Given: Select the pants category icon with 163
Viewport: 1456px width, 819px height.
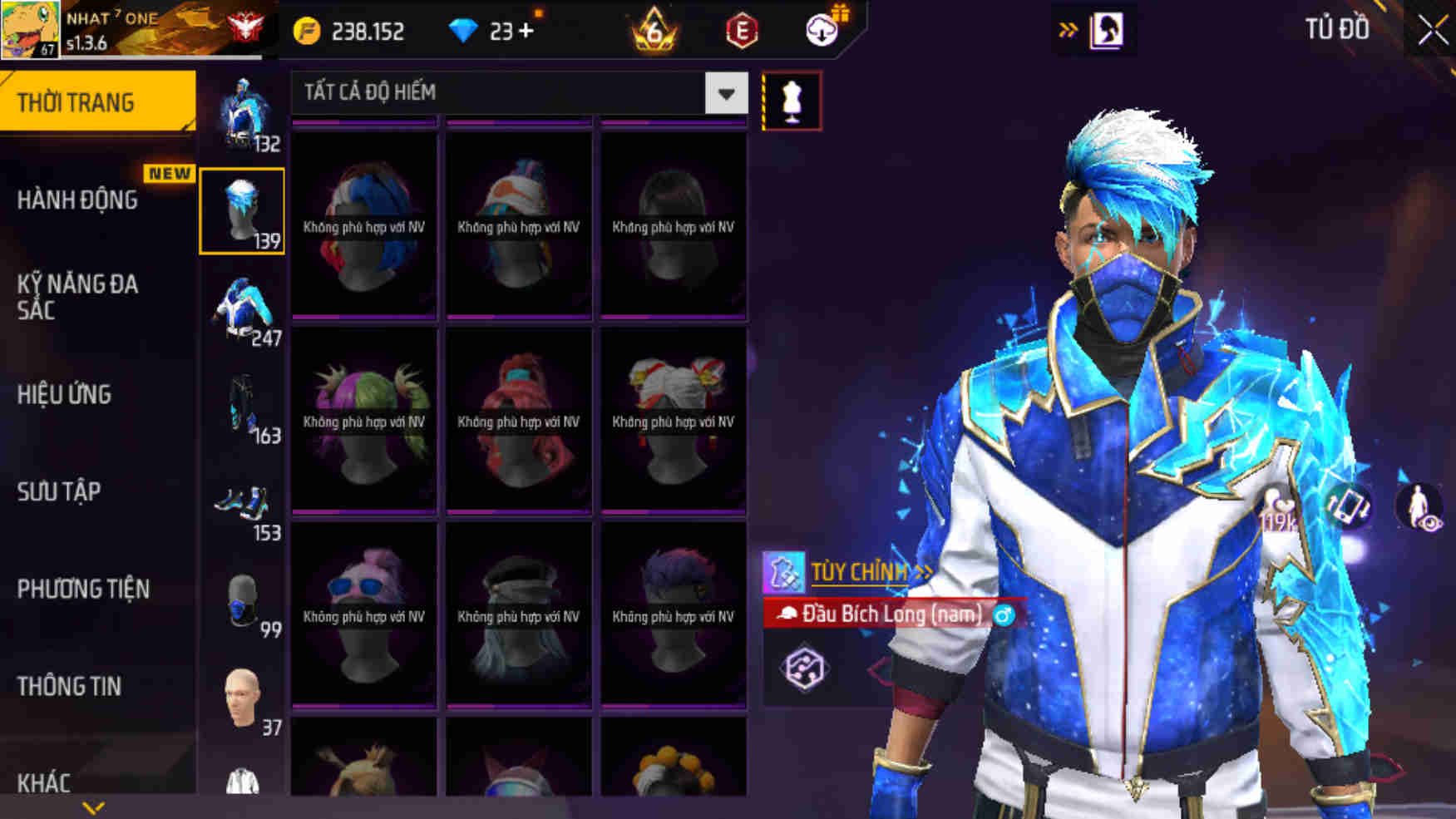Looking at the screenshot, I should tap(244, 407).
